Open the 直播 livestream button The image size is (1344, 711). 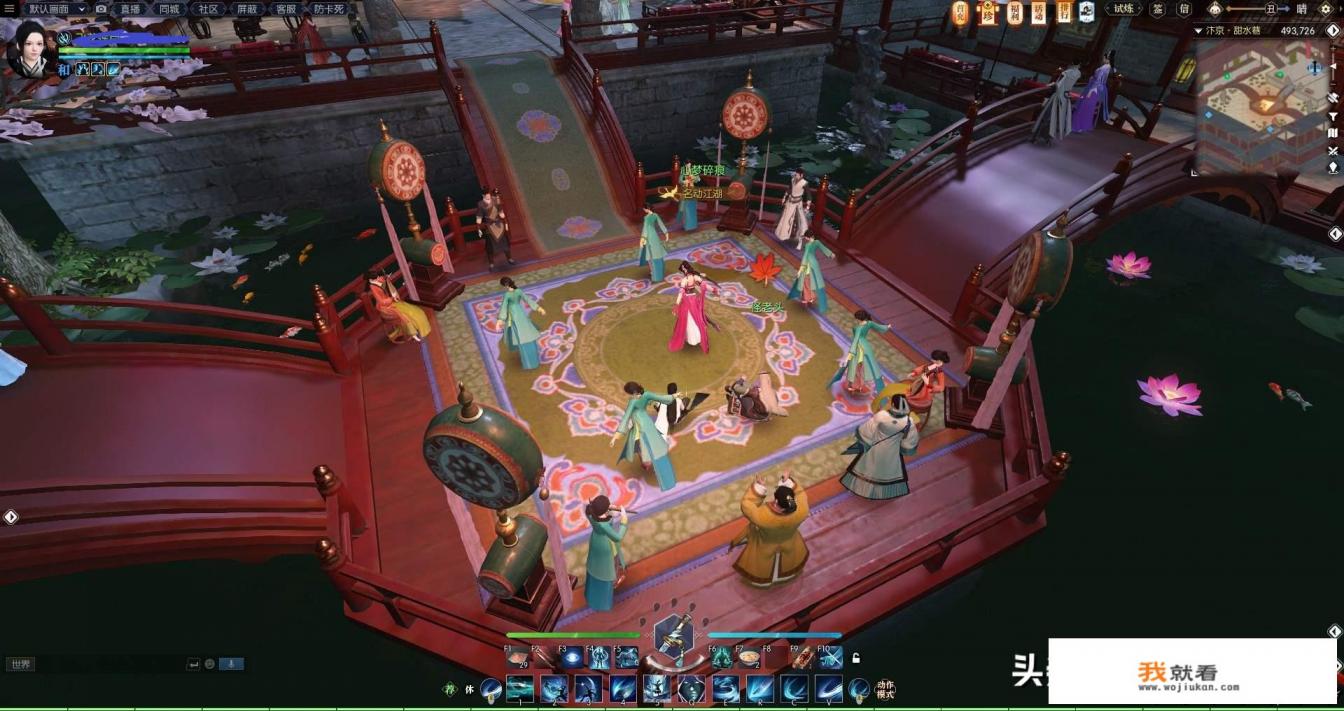(130, 8)
